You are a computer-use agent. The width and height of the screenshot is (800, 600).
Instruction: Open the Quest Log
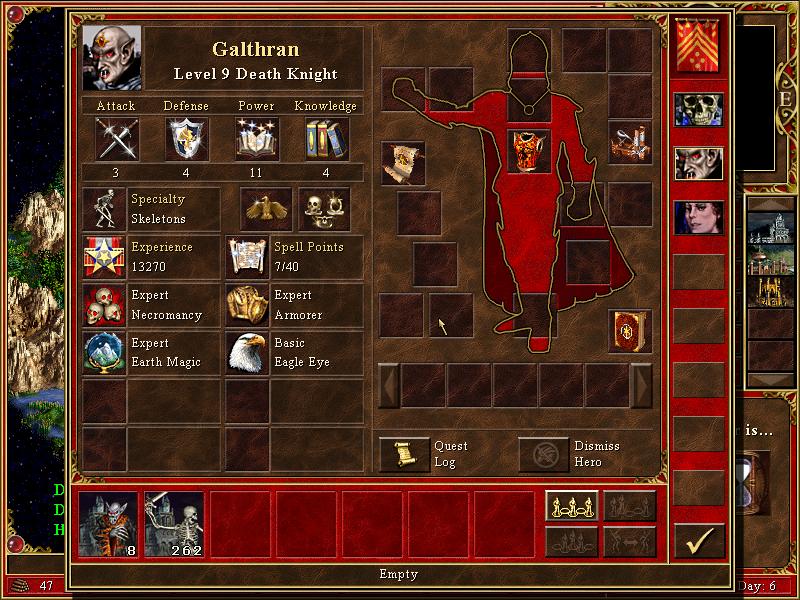coord(404,454)
